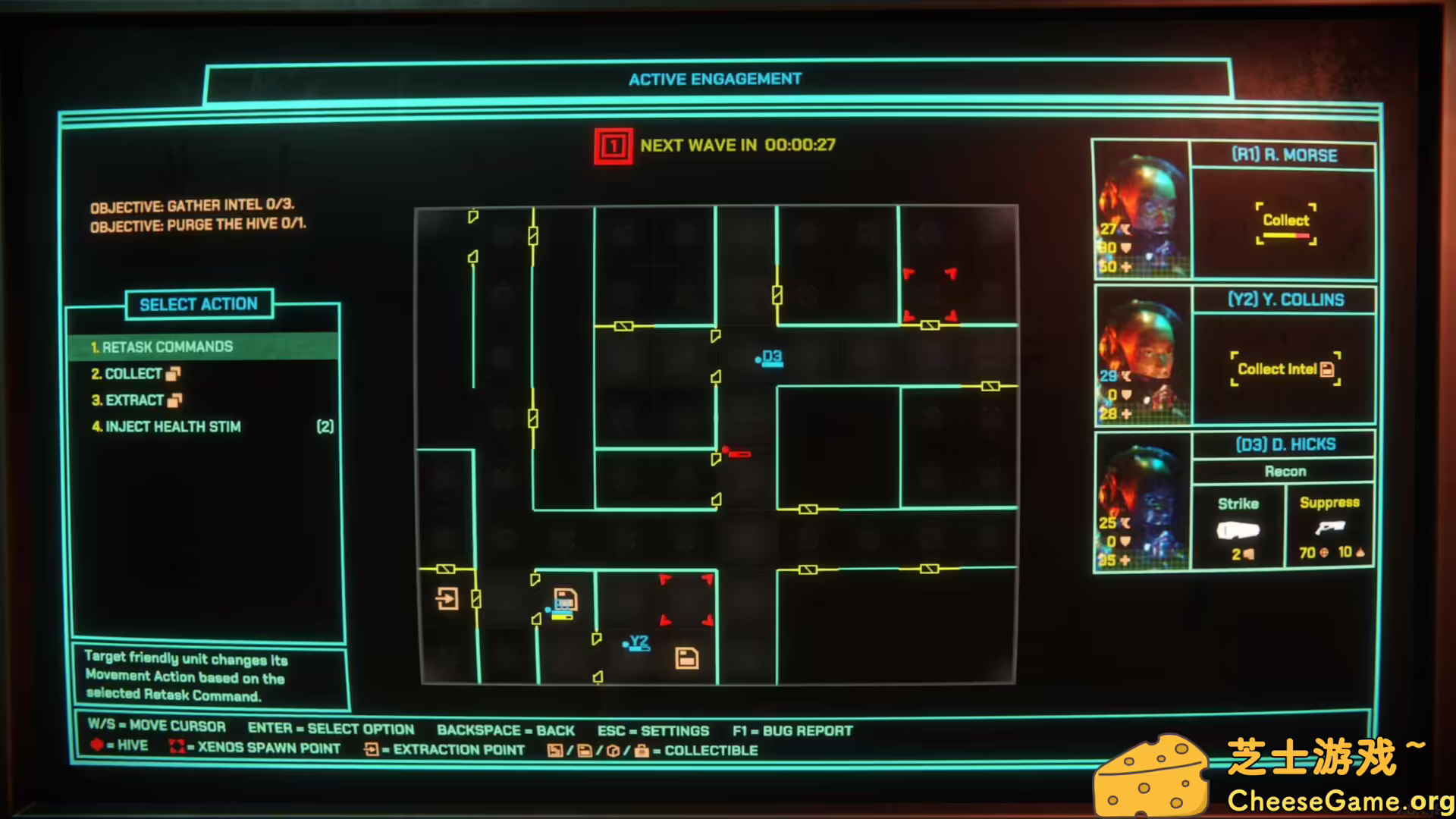The height and width of the screenshot is (819, 1456).
Task: Select the Retask Commands option
Action: (168, 347)
